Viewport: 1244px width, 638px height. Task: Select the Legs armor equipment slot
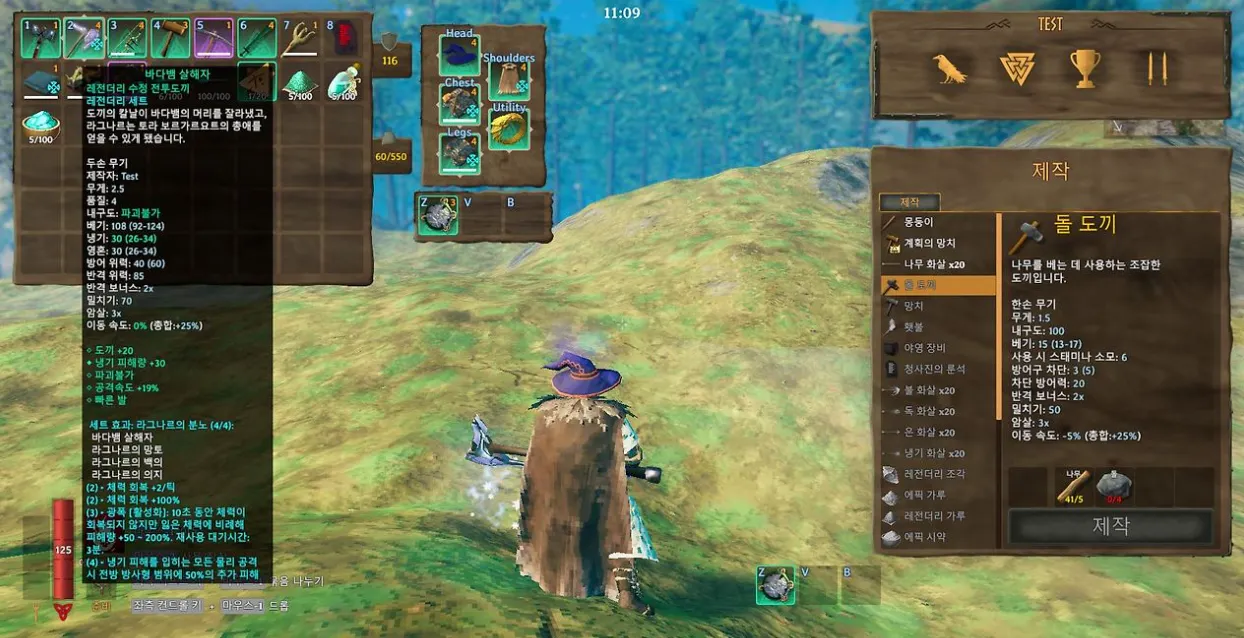459,154
